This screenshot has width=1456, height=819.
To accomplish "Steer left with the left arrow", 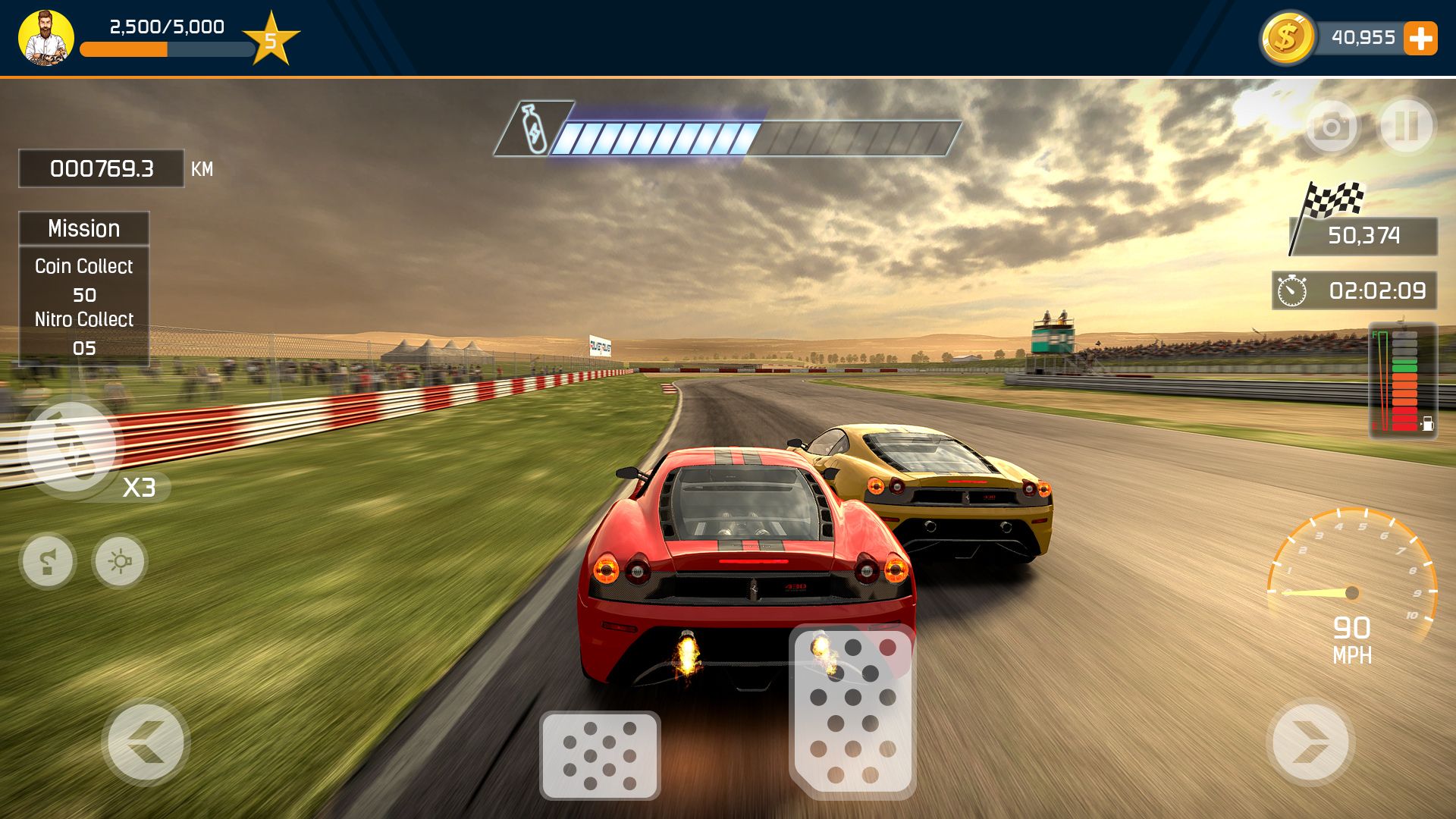I will pos(146,742).
